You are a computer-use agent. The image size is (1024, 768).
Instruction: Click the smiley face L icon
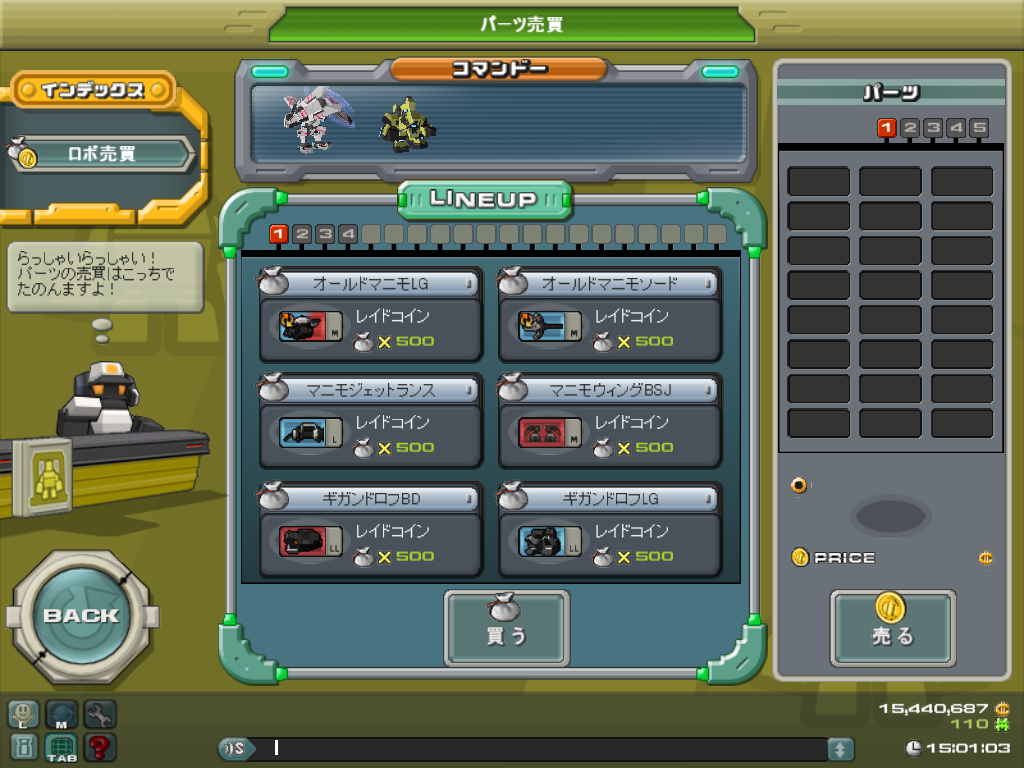(24, 714)
